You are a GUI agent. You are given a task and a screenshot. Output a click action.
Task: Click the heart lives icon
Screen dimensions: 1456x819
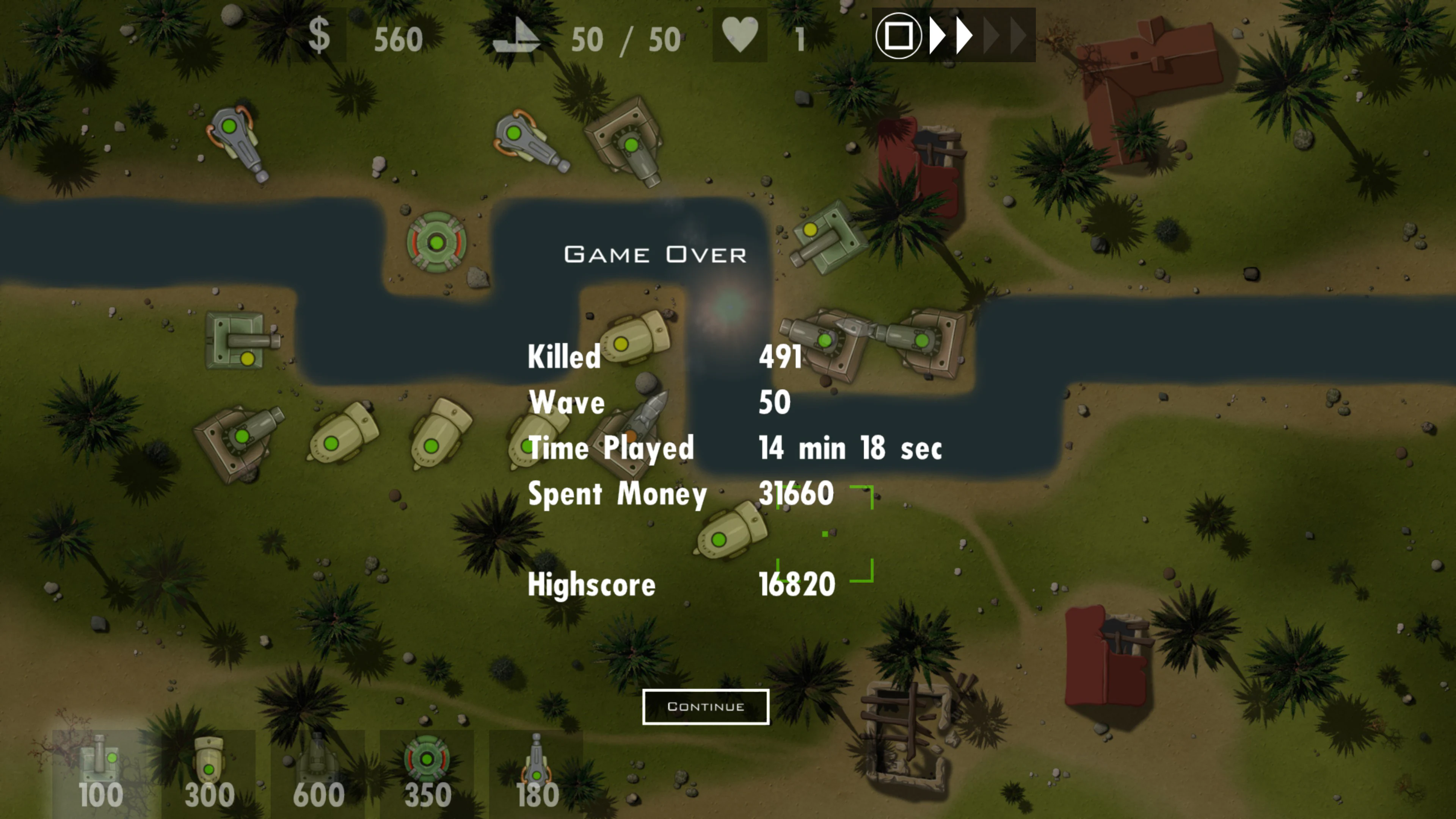click(x=741, y=35)
